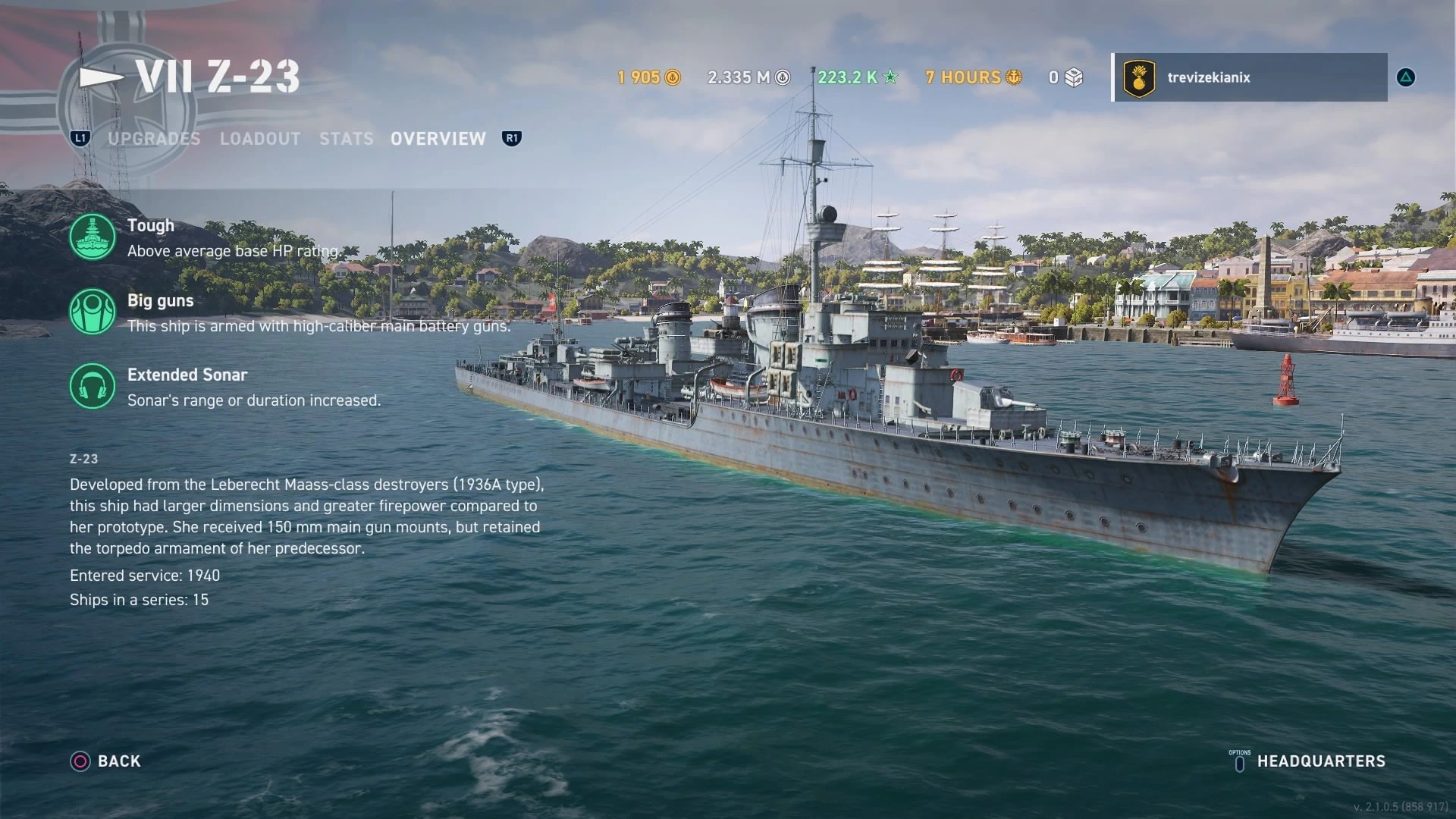Go back with the Back button
The width and height of the screenshot is (1456, 819).
106,761
